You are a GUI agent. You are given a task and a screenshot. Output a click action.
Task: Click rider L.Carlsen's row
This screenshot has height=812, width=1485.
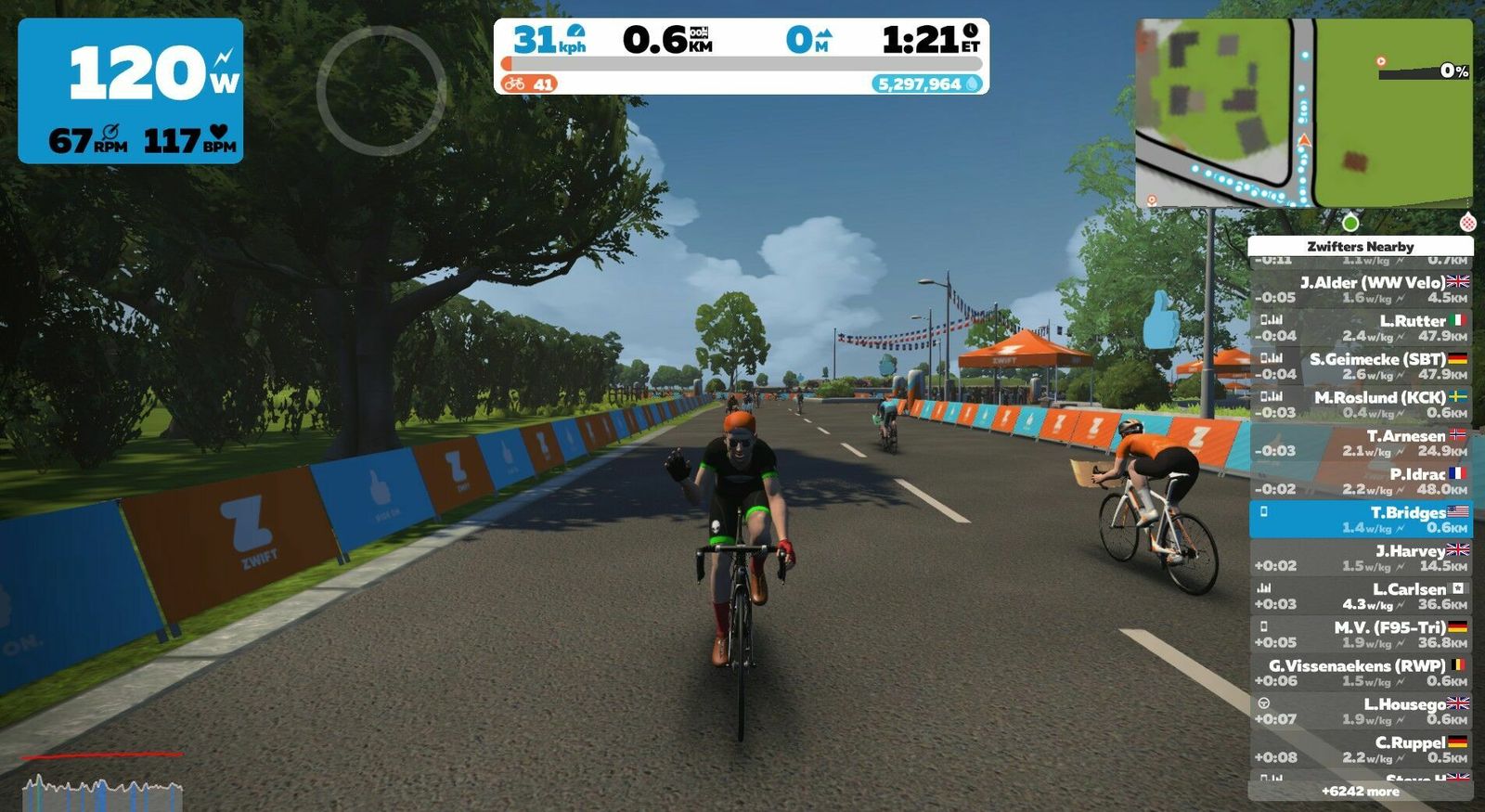tap(1360, 596)
